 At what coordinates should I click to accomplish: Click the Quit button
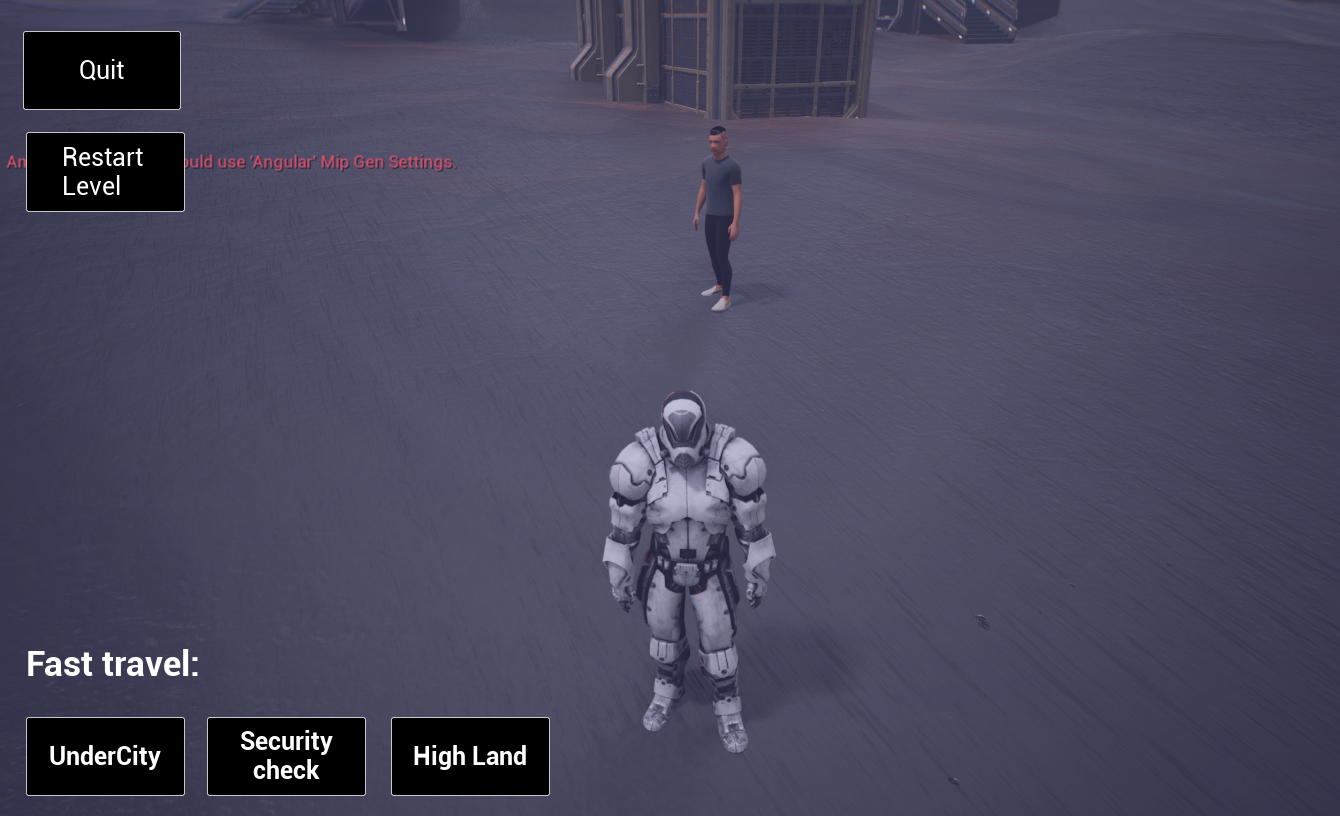102,70
